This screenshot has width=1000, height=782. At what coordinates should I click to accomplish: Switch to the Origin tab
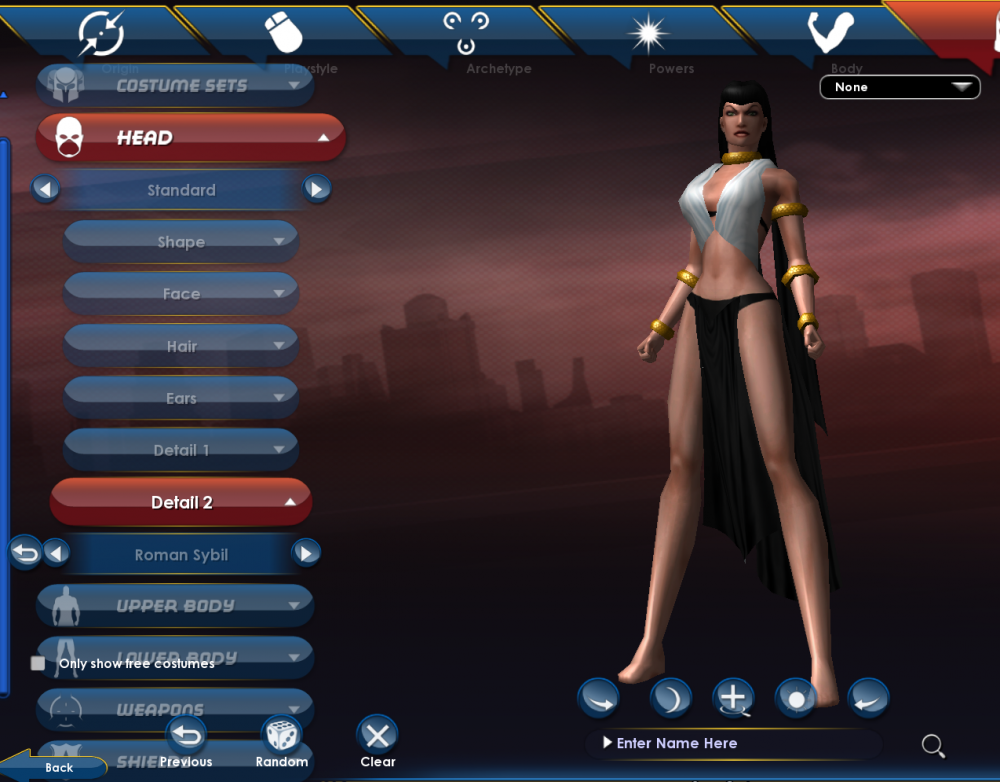click(101, 36)
